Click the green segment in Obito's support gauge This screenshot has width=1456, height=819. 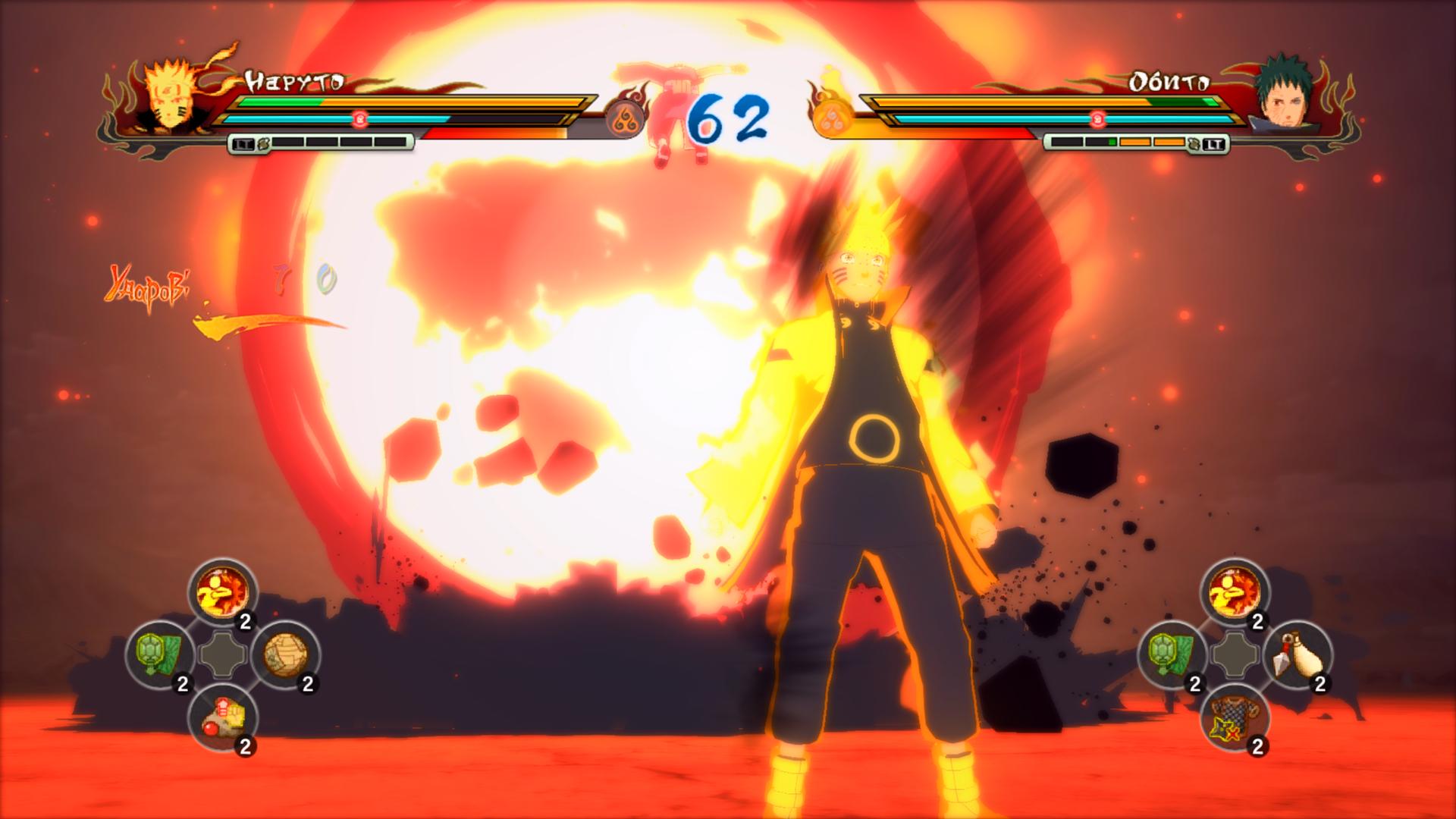tap(1112, 140)
